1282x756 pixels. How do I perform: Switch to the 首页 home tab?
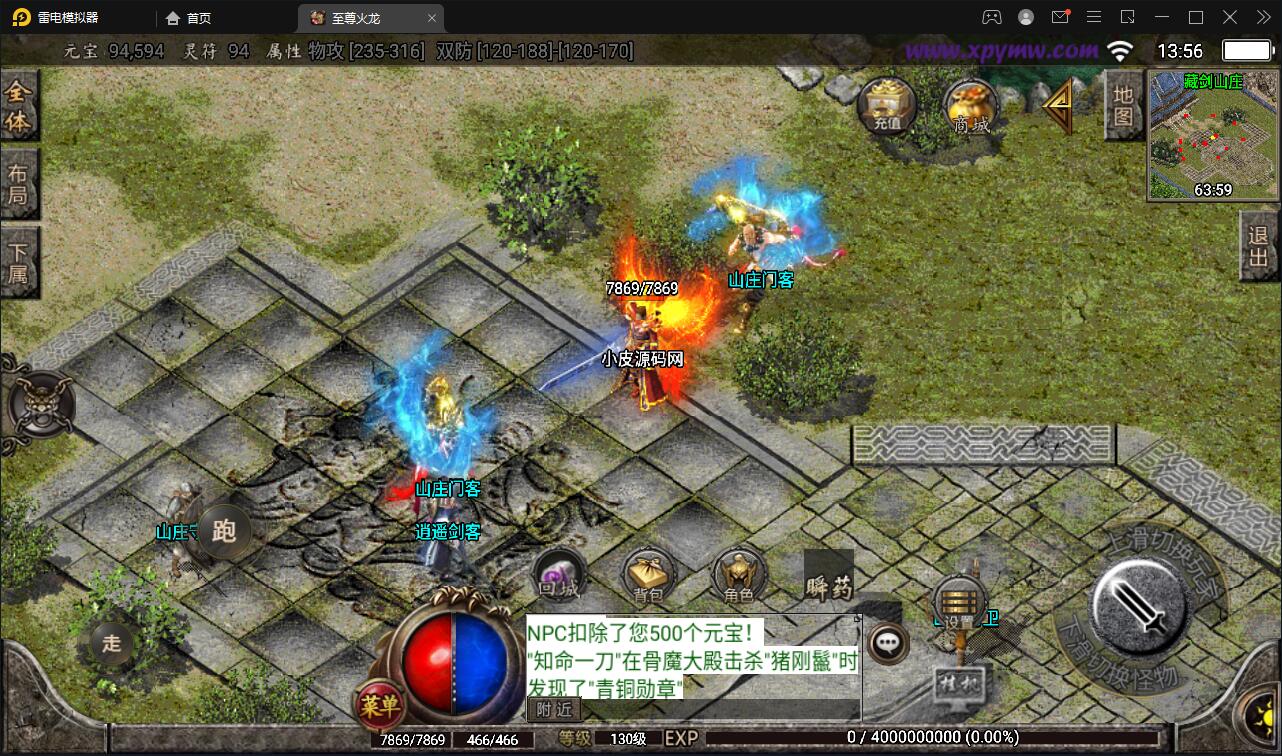198,17
